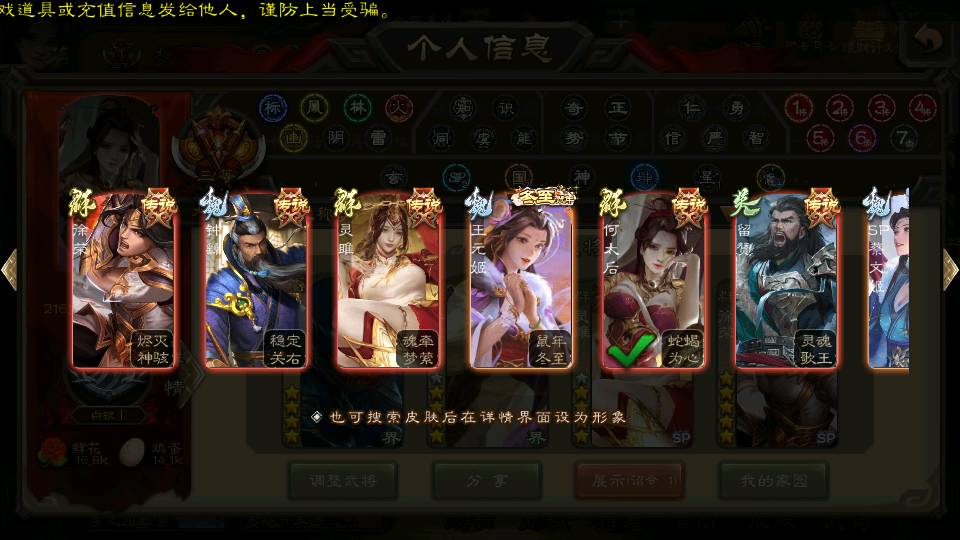Toggle the SP filter icon

pyautogui.click(x=456, y=177)
